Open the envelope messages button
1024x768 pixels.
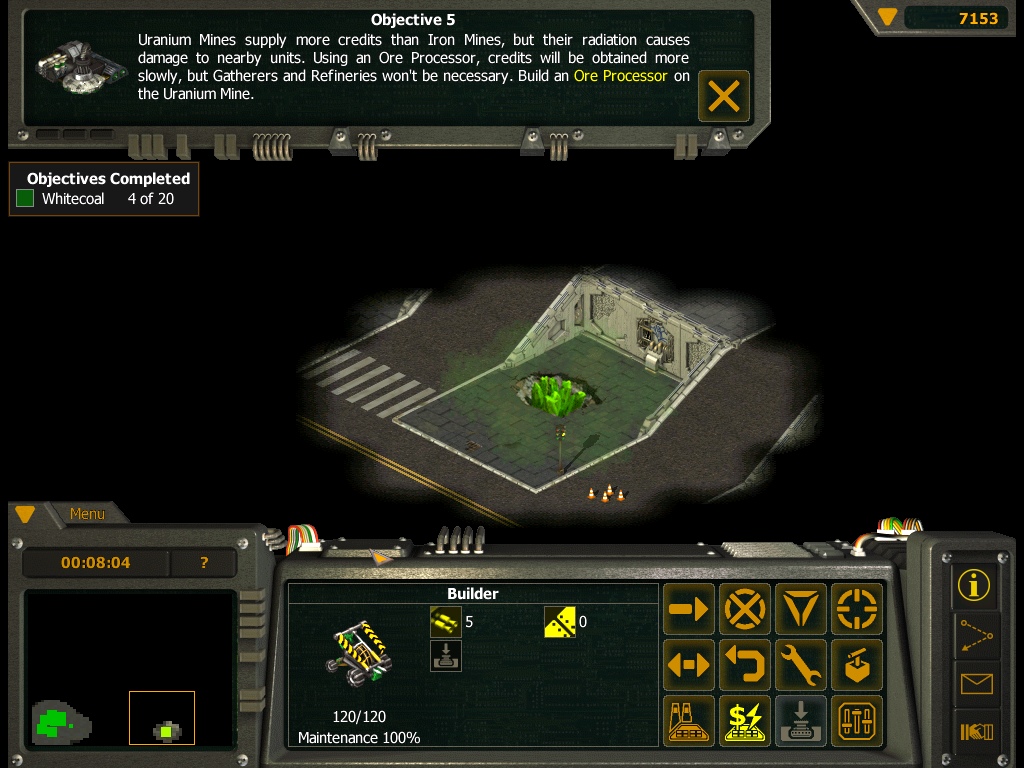tap(974, 684)
